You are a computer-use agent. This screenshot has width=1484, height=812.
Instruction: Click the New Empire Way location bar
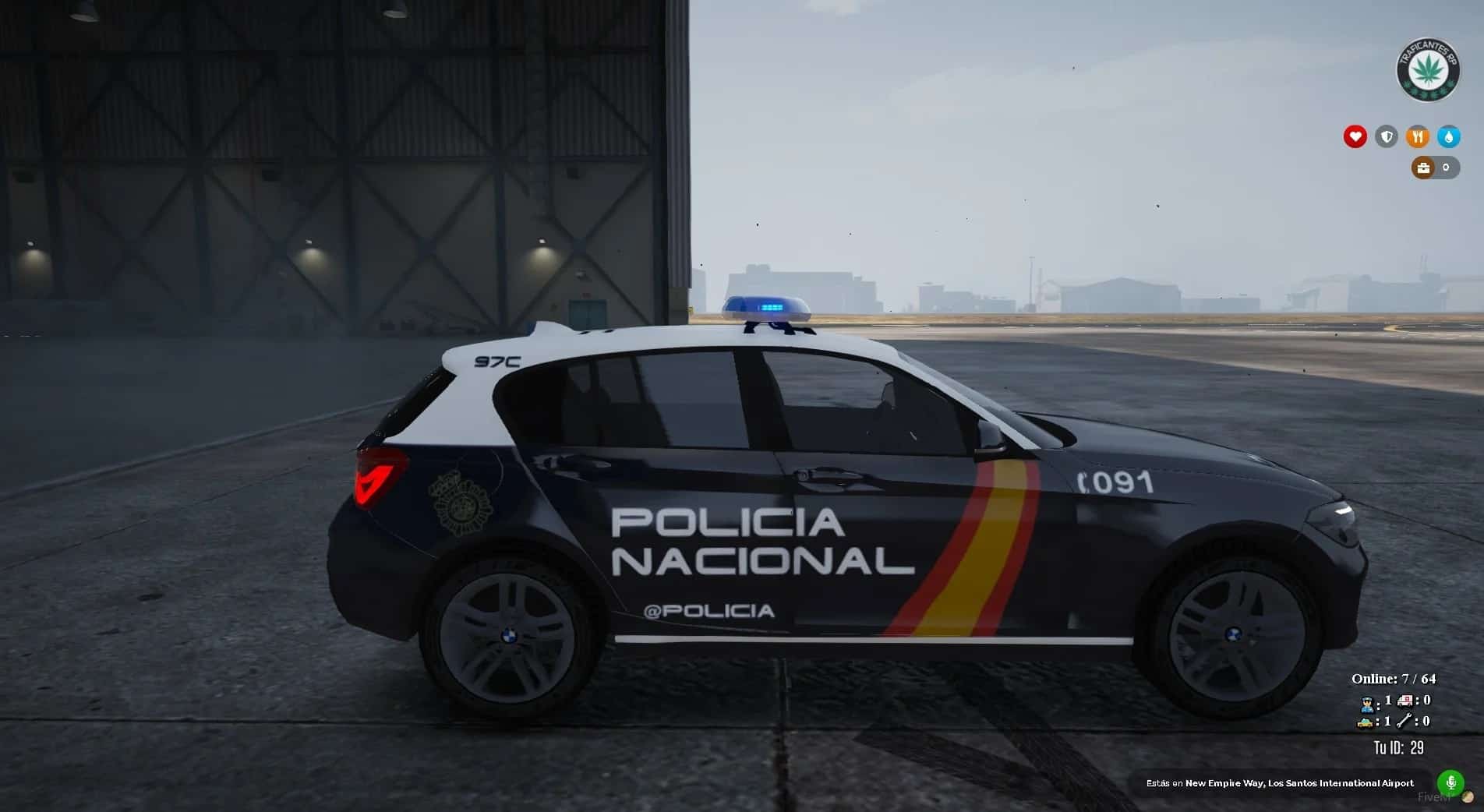pos(1280,783)
